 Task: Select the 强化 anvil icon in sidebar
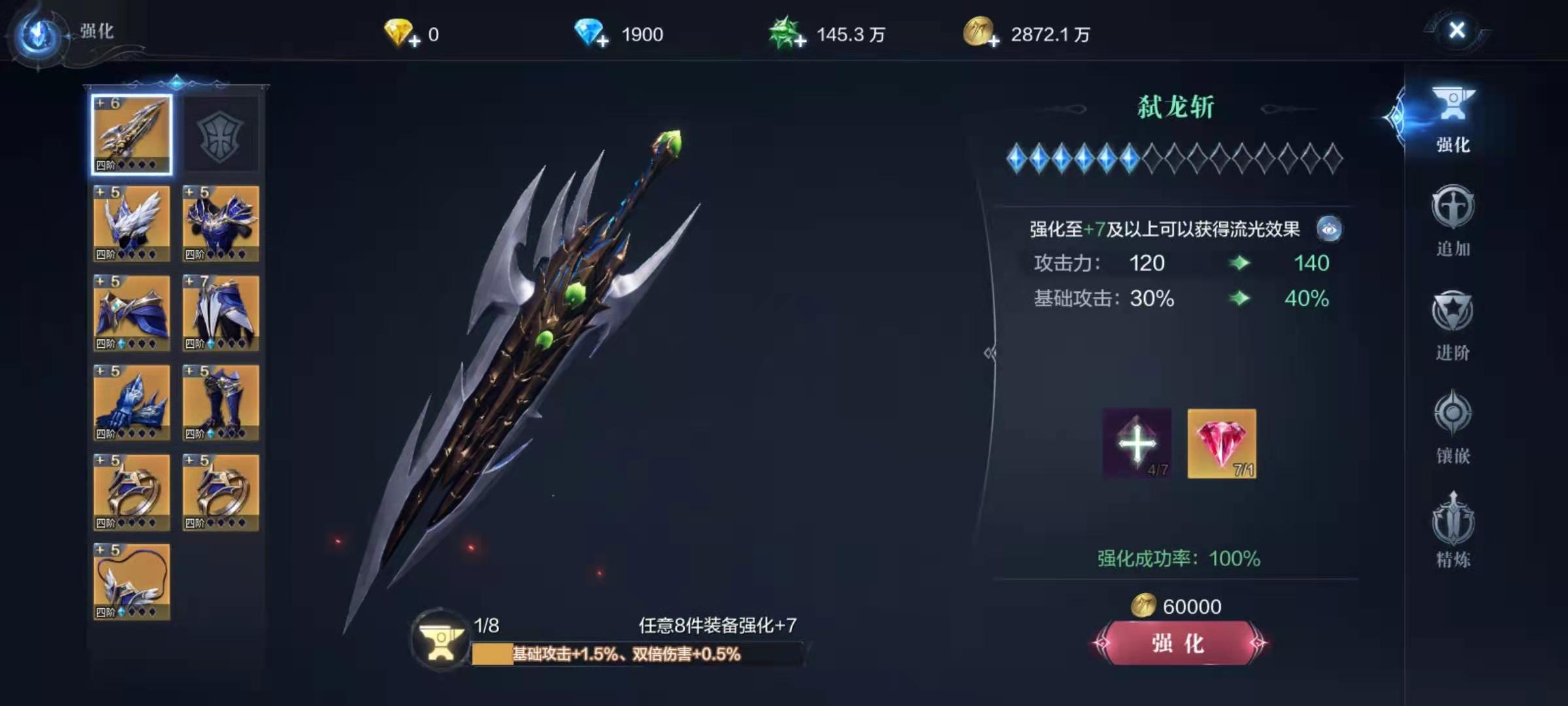(1454, 118)
